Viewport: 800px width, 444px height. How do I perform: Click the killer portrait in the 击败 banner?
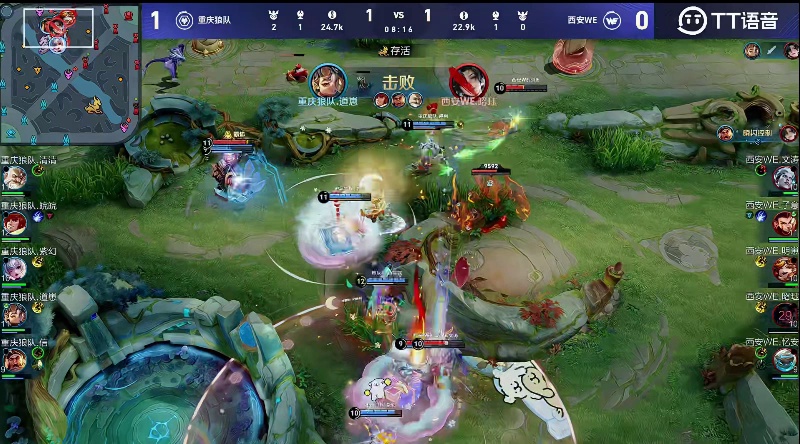(326, 81)
